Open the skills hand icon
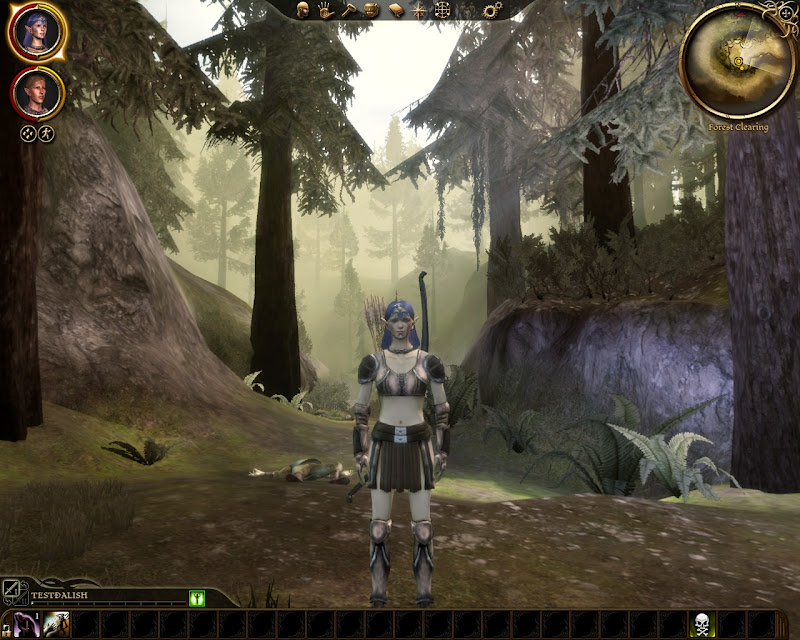Image resolution: width=800 pixels, height=640 pixels. [326, 10]
